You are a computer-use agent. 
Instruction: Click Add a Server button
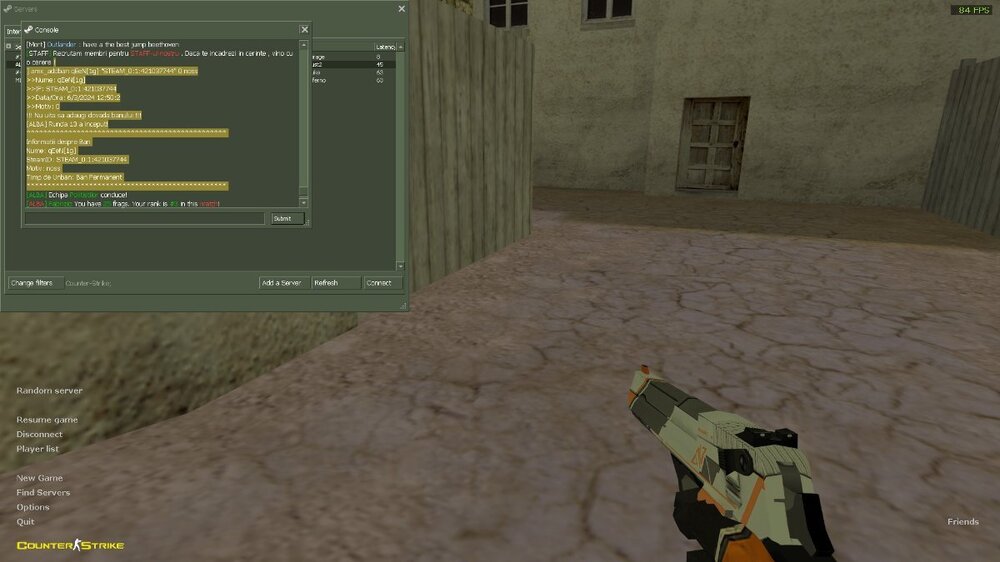click(x=283, y=283)
